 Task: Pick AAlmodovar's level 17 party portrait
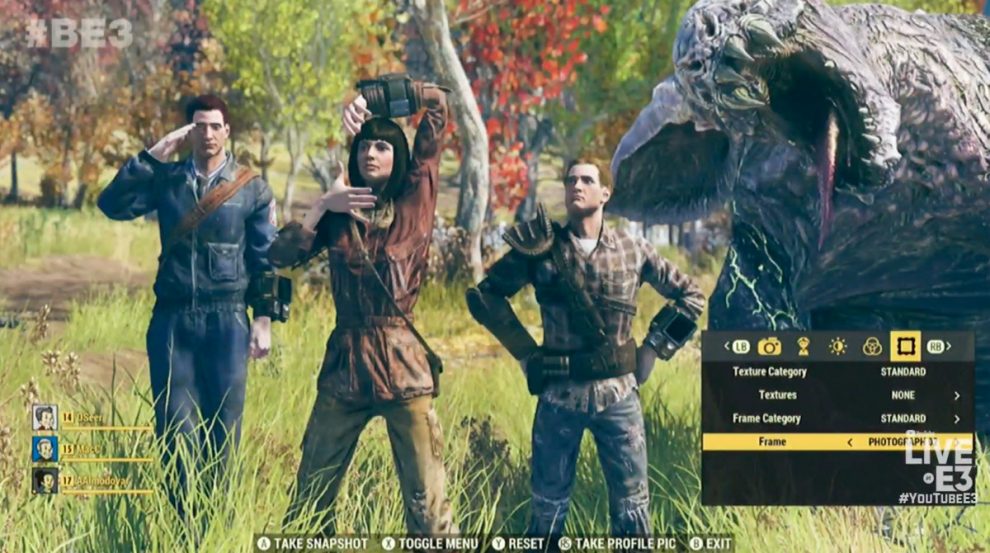point(44,481)
